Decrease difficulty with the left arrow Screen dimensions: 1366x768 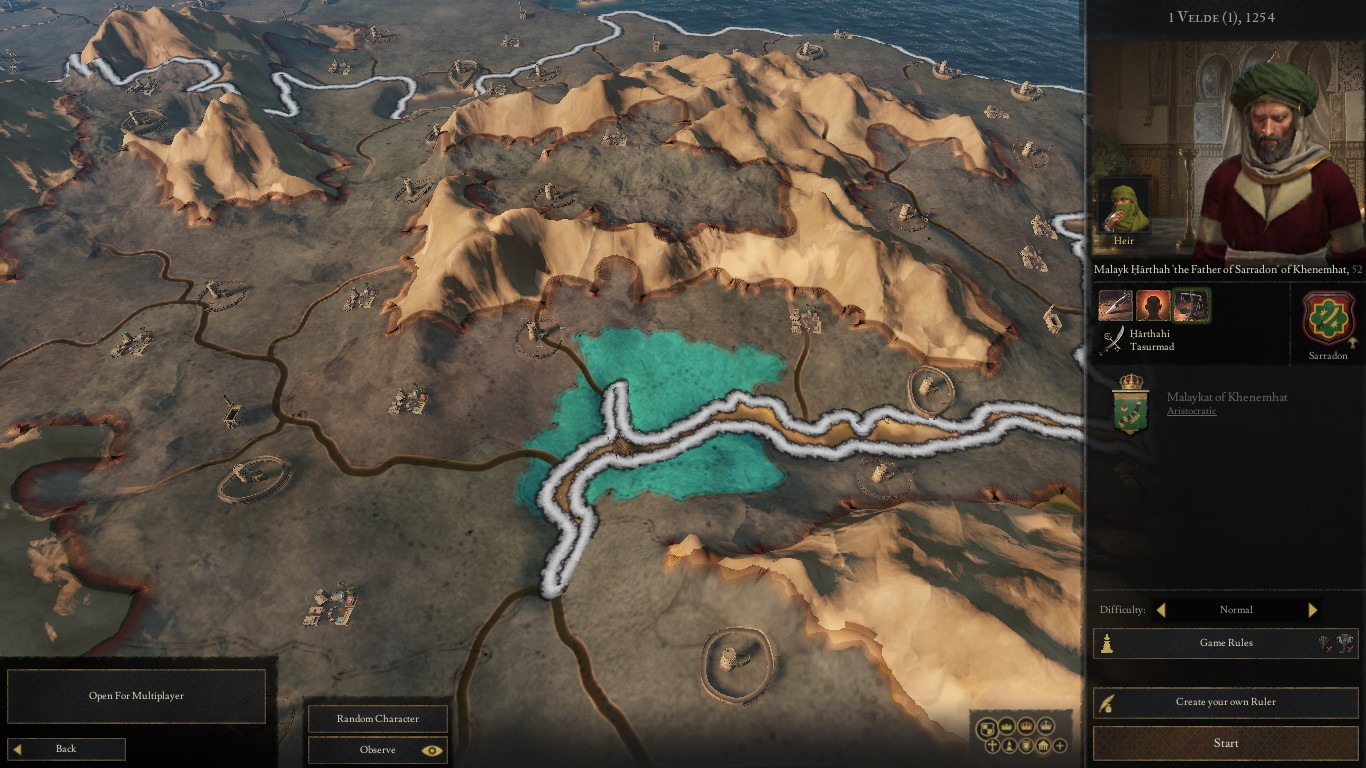pyautogui.click(x=1161, y=610)
